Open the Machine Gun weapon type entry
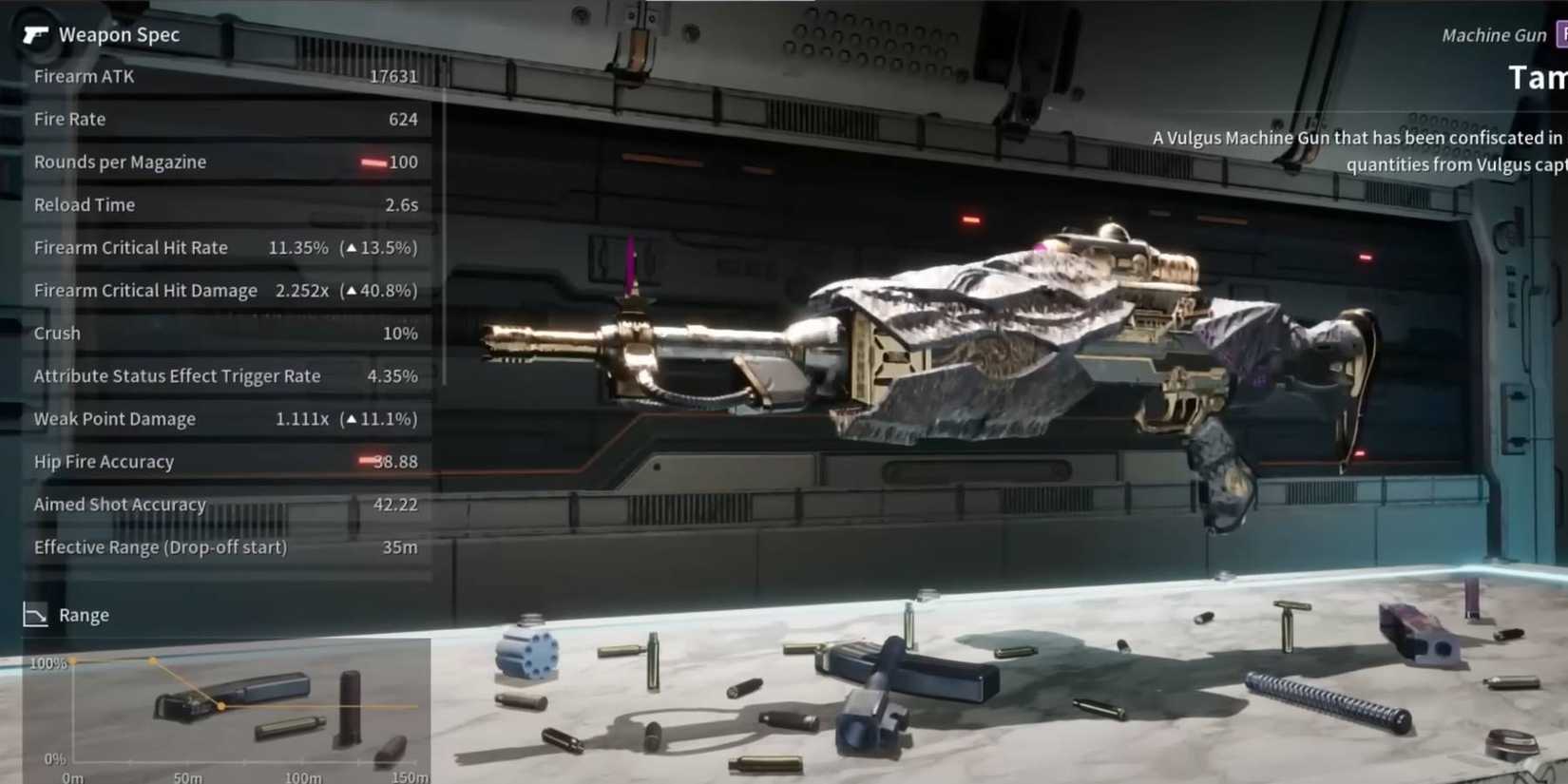This screenshot has width=1568, height=784. [x=1492, y=34]
